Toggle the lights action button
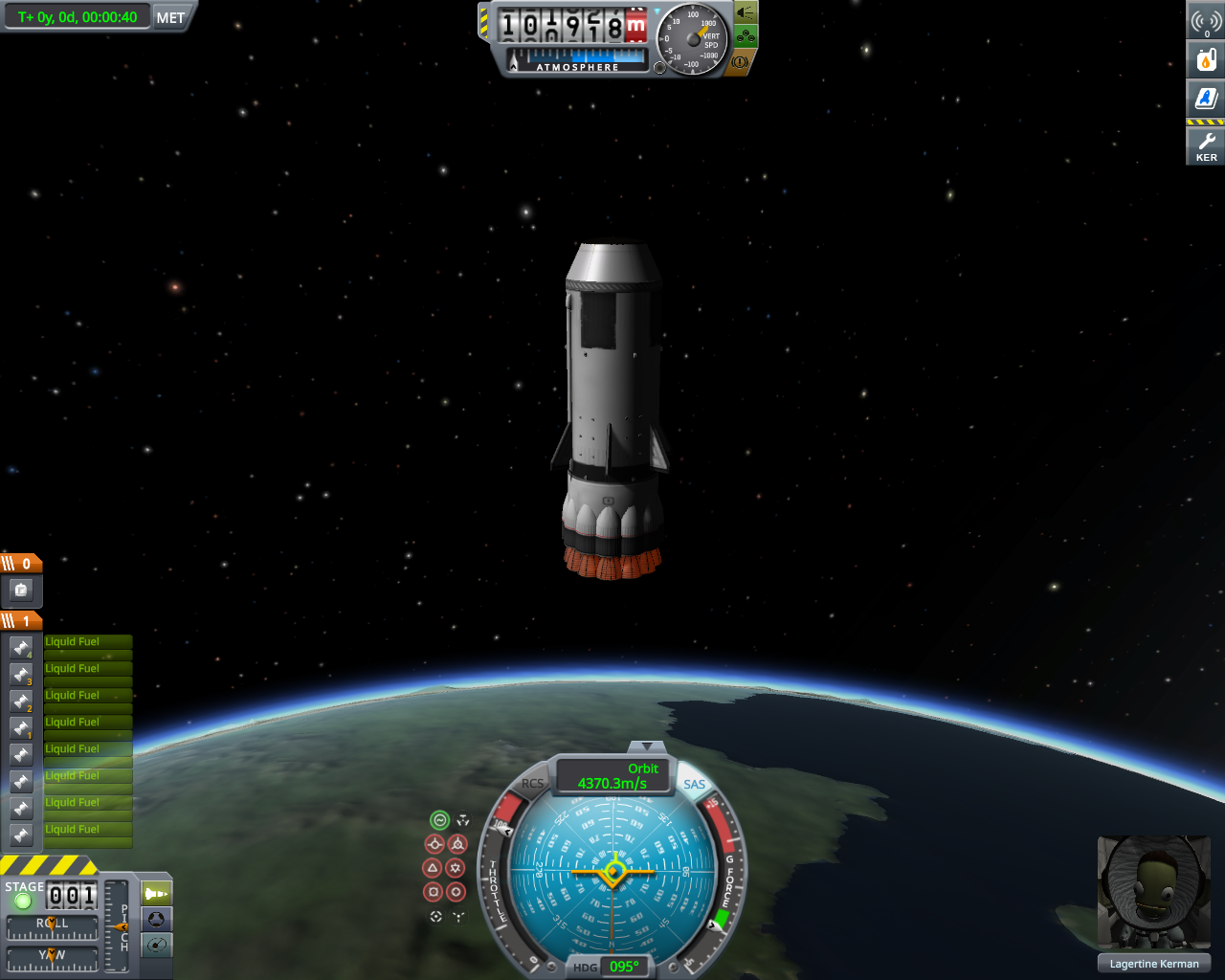 (x=746, y=12)
